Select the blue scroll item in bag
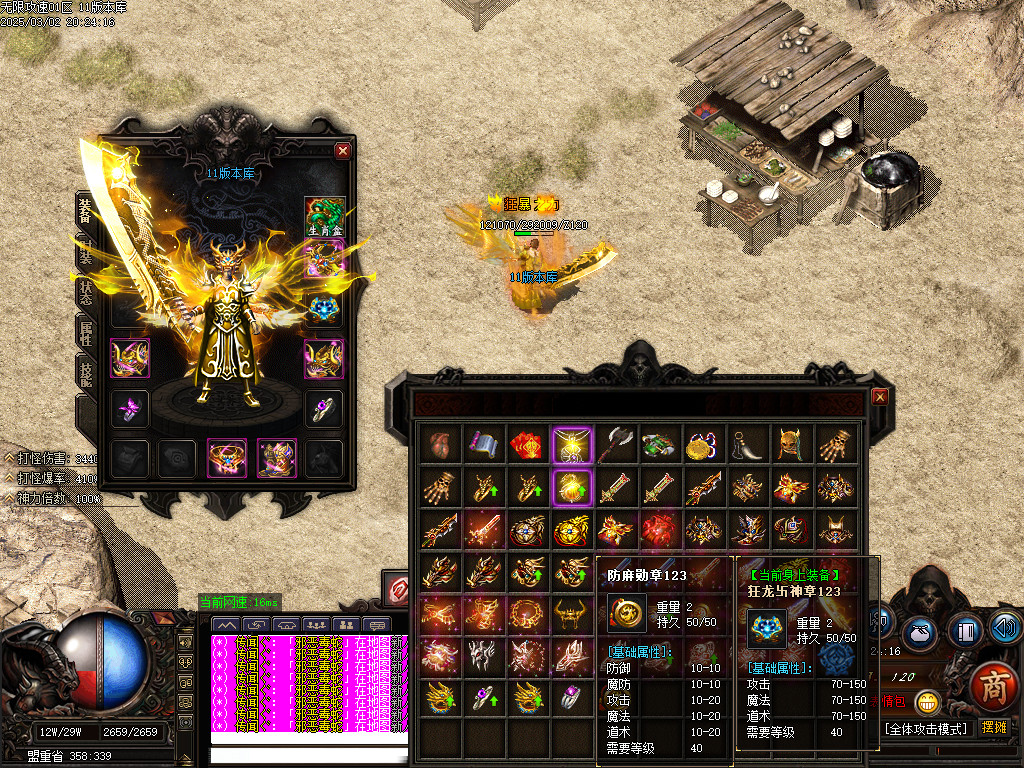This screenshot has height=768, width=1024. coord(481,443)
